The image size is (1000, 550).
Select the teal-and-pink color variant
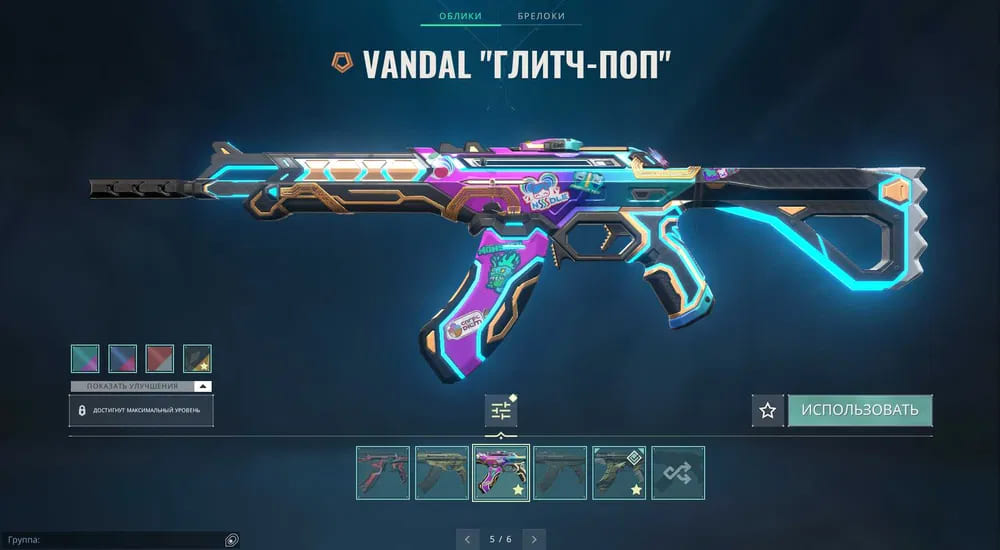click(x=85, y=358)
